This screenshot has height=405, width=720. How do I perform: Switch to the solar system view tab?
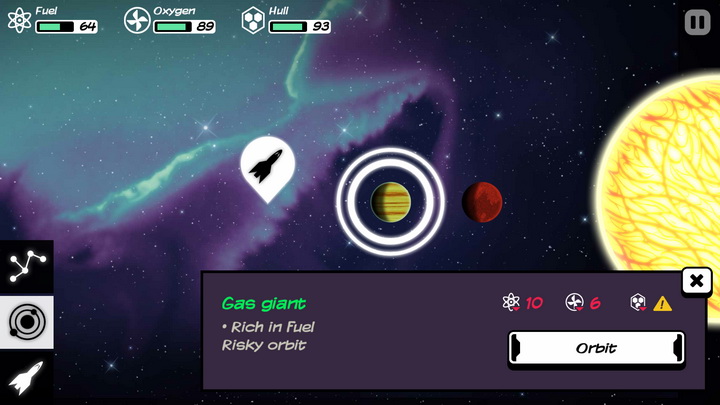click(26, 321)
